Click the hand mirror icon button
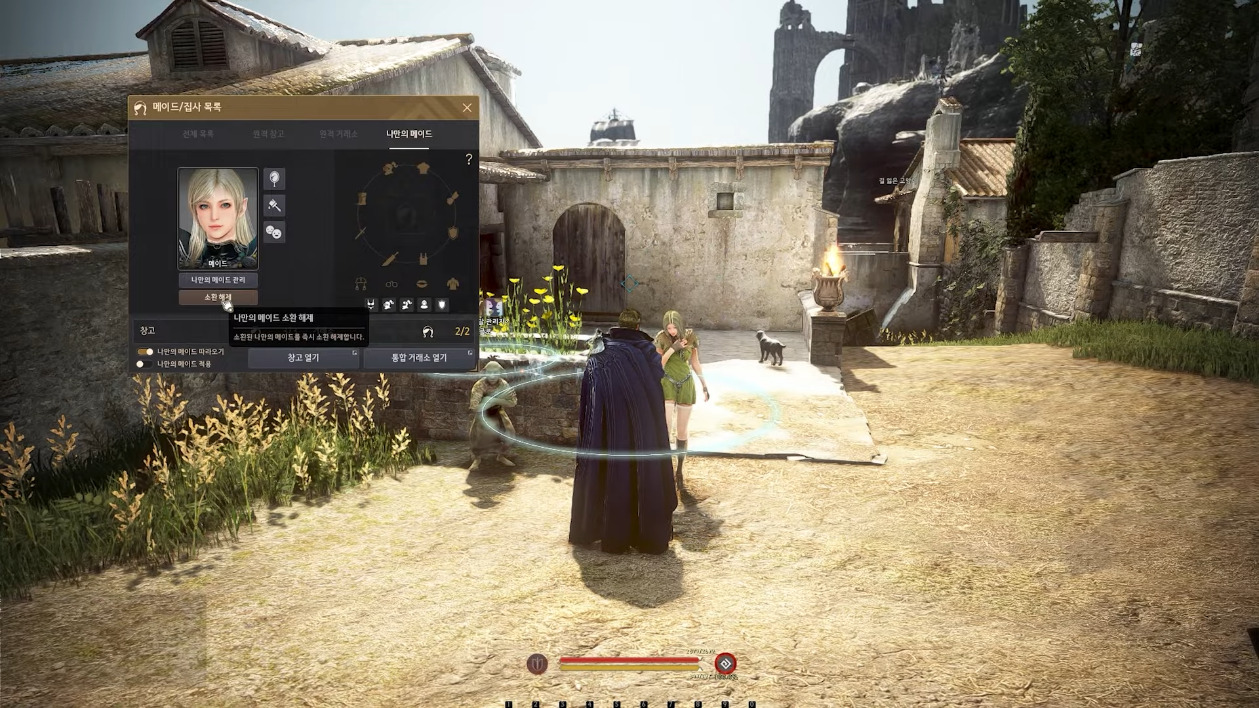The width and height of the screenshot is (1259, 708). [x=274, y=179]
